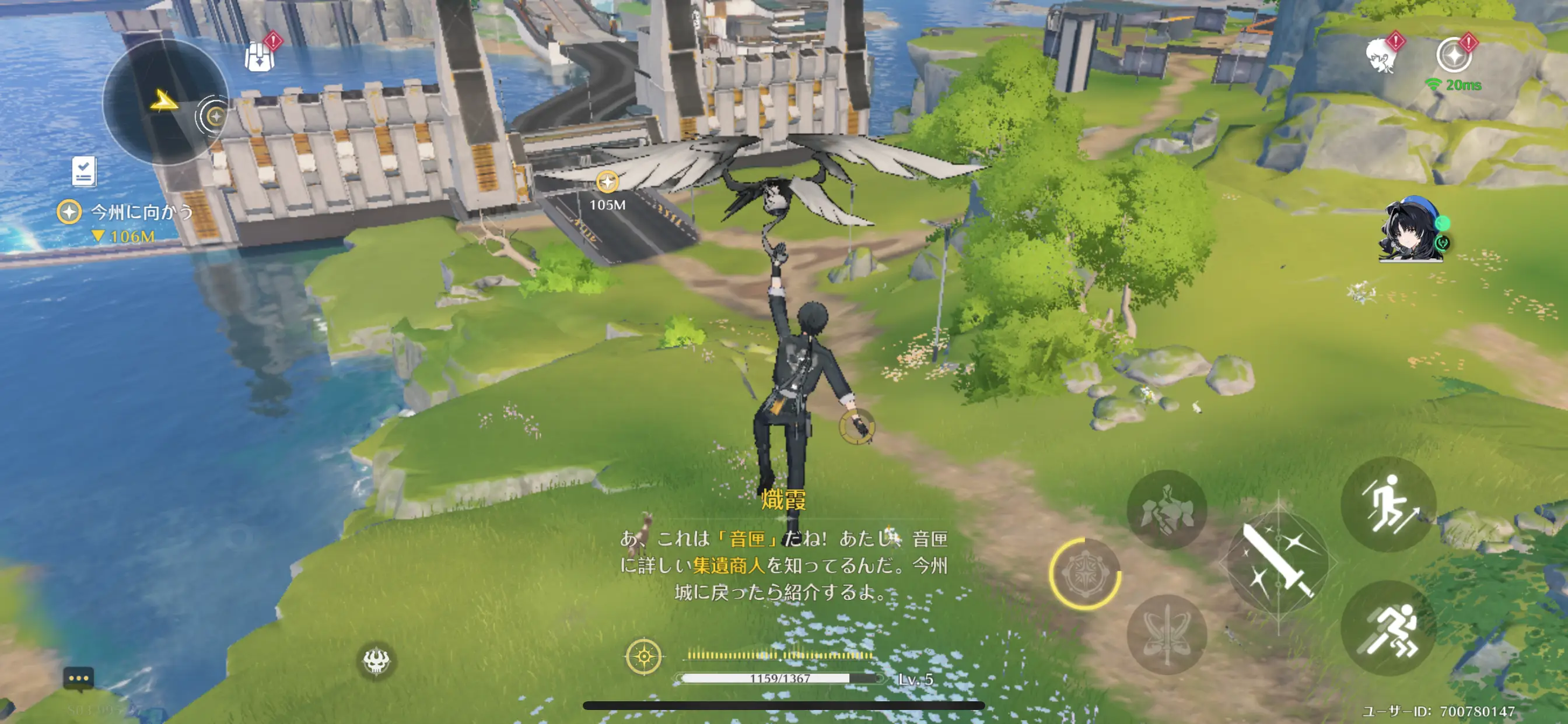Open the circular minimap
This screenshot has width=1568, height=724.
(163, 102)
